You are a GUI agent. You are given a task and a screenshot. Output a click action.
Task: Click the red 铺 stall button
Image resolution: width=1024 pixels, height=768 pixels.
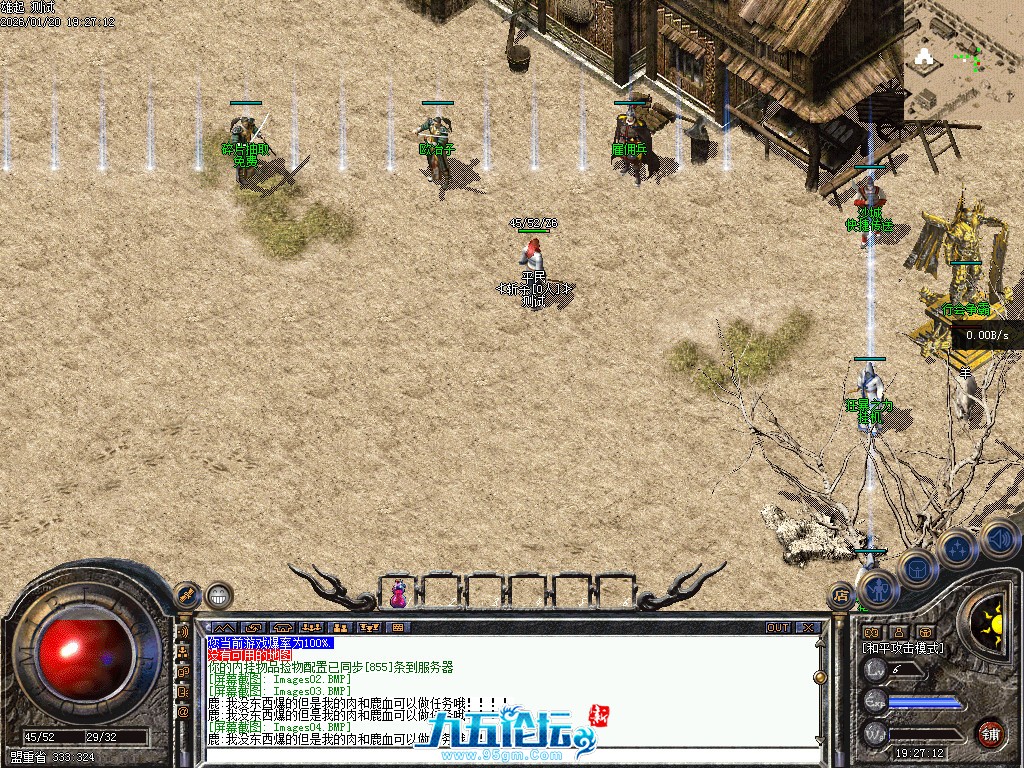[990, 733]
